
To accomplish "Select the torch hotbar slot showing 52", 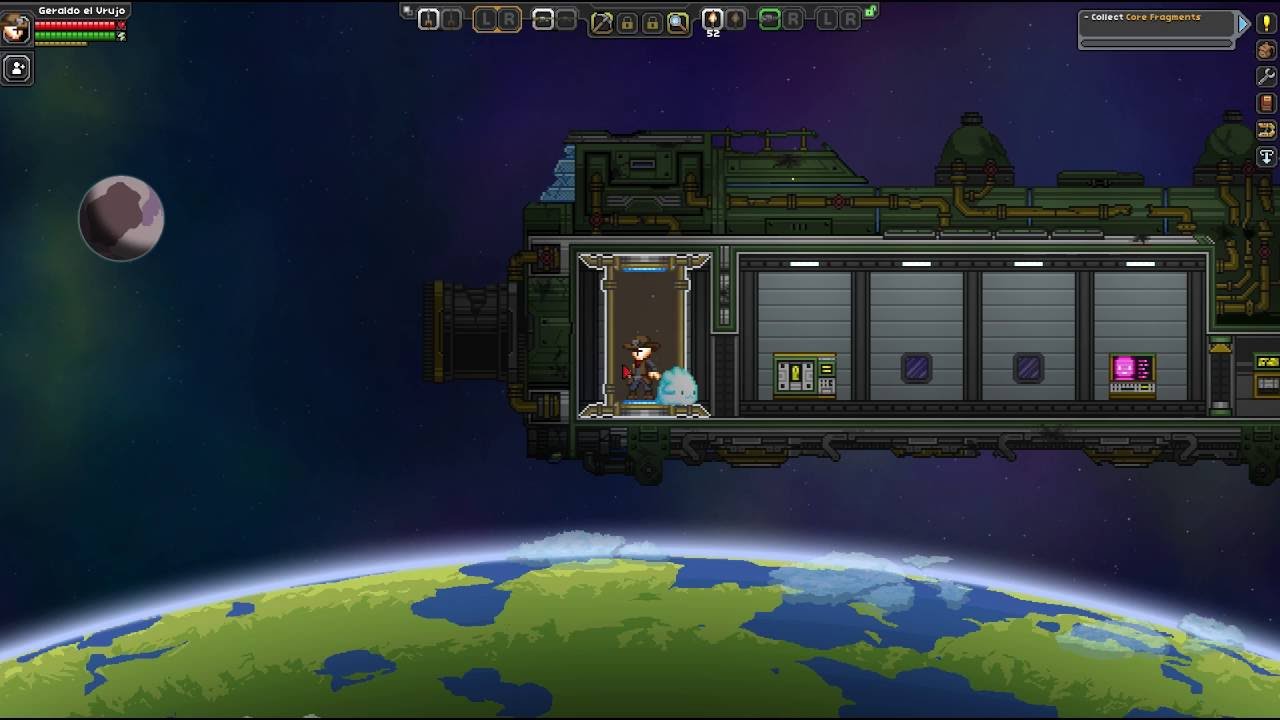I will pos(712,20).
